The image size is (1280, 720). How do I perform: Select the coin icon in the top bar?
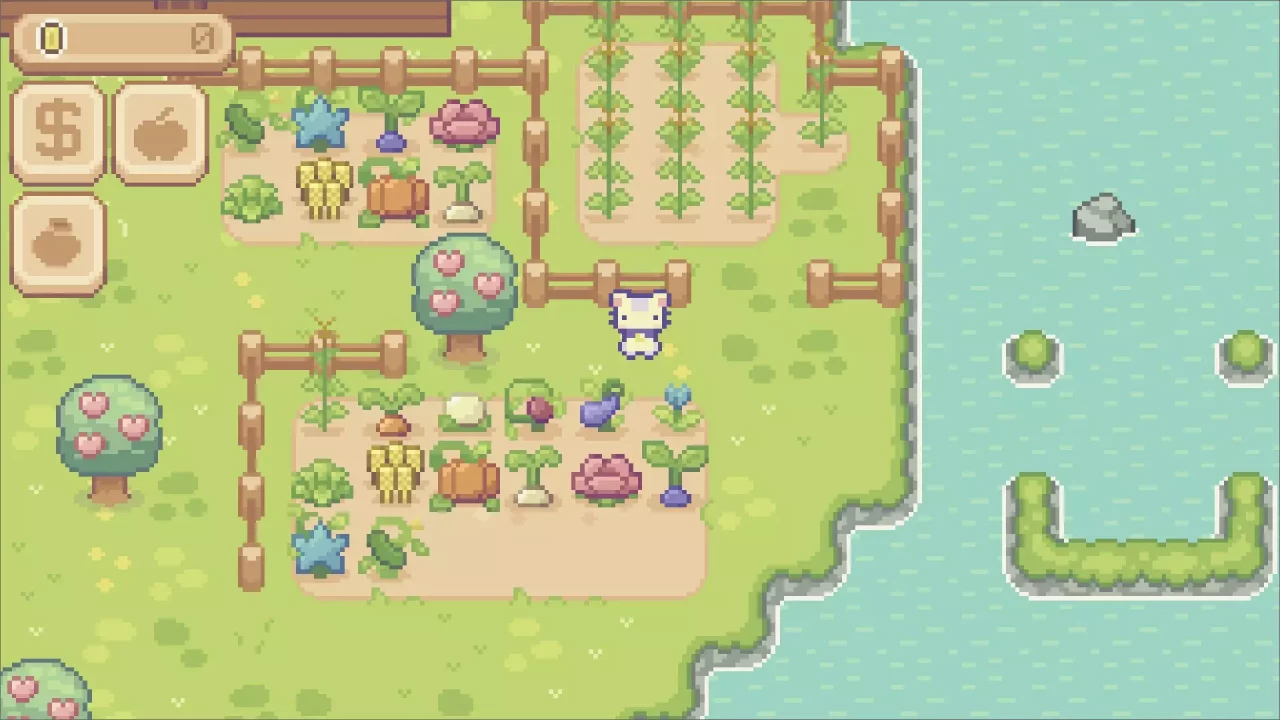click(50, 38)
